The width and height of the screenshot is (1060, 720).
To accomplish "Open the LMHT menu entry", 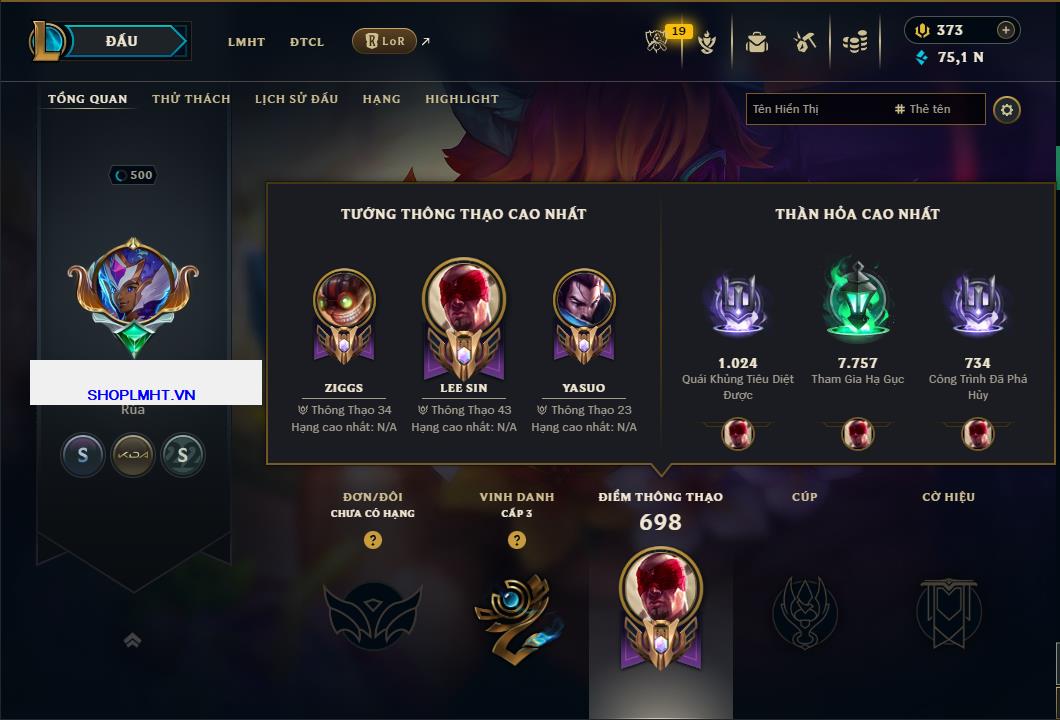I will point(246,42).
